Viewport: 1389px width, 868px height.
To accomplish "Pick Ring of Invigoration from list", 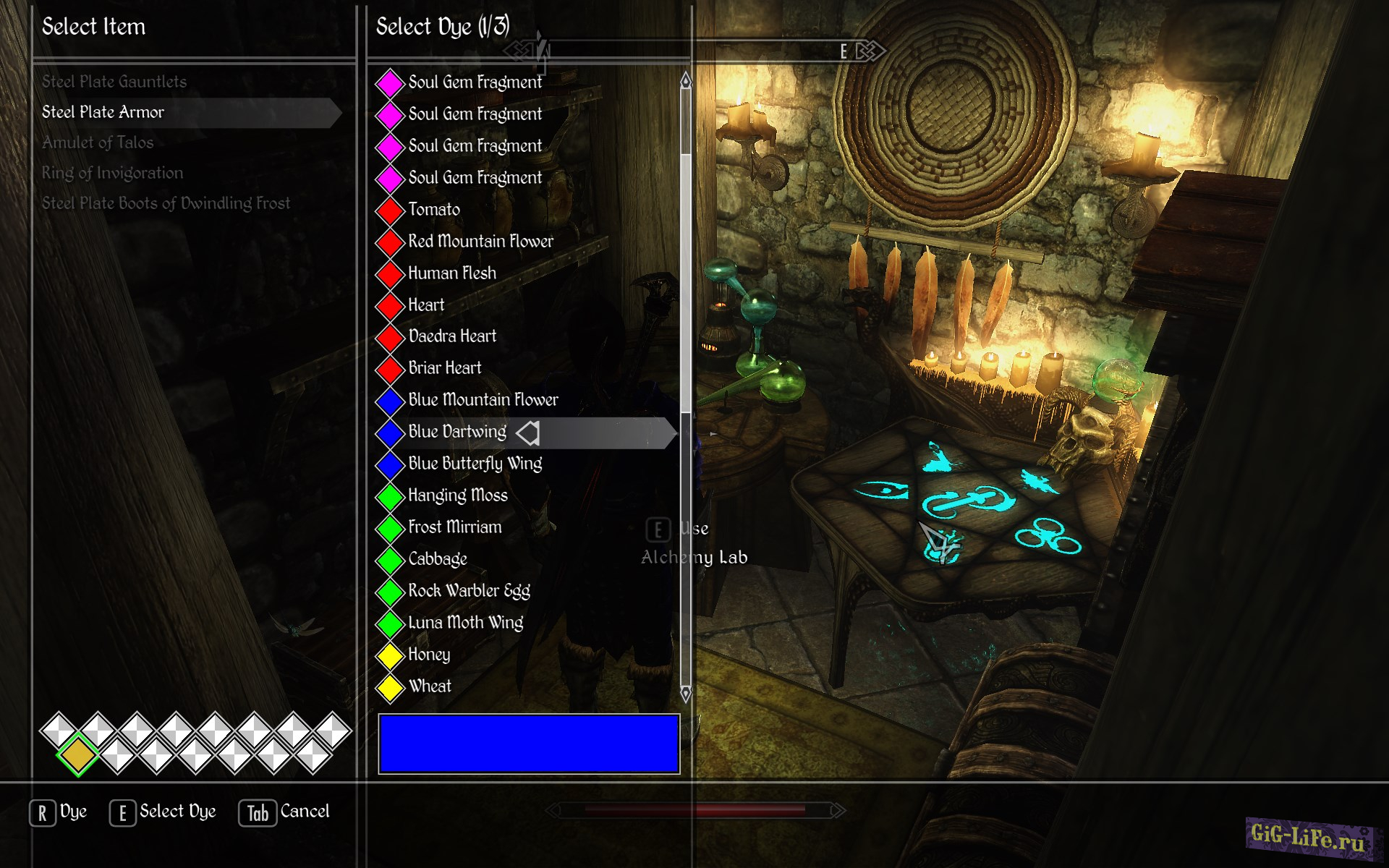I will 112,173.
